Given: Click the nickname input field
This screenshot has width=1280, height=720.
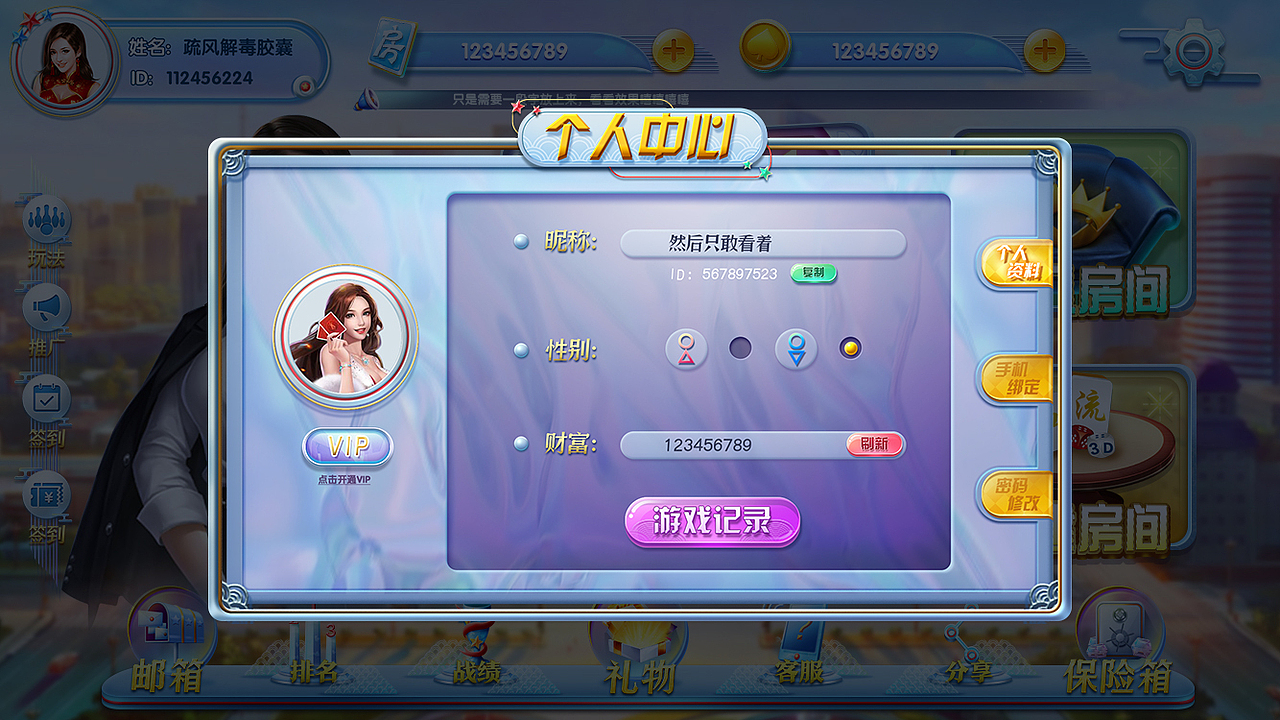Looking at the screenshot, I should pos(763,242).
